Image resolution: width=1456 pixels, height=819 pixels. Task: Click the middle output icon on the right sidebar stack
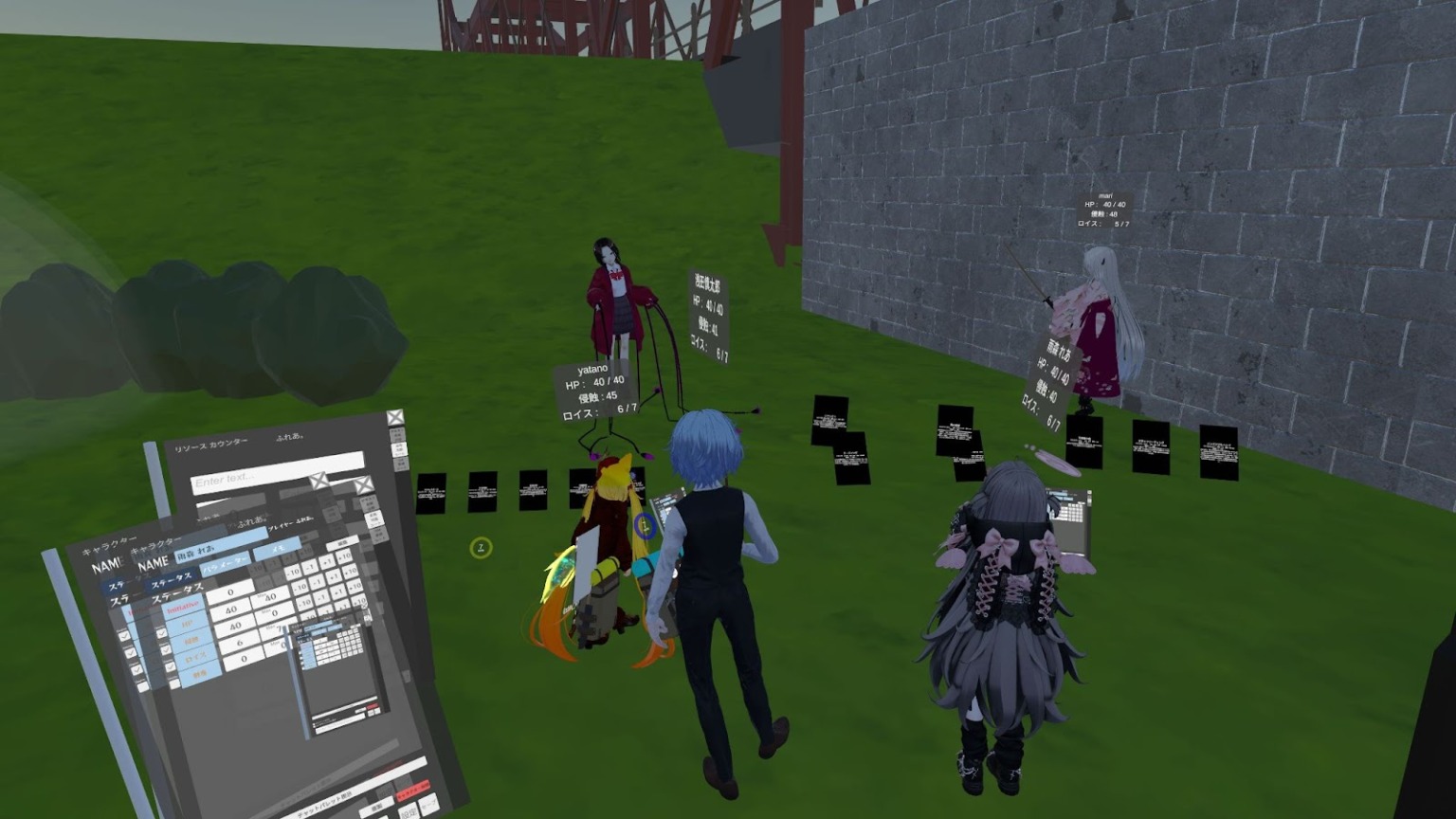tap(400, 447)
